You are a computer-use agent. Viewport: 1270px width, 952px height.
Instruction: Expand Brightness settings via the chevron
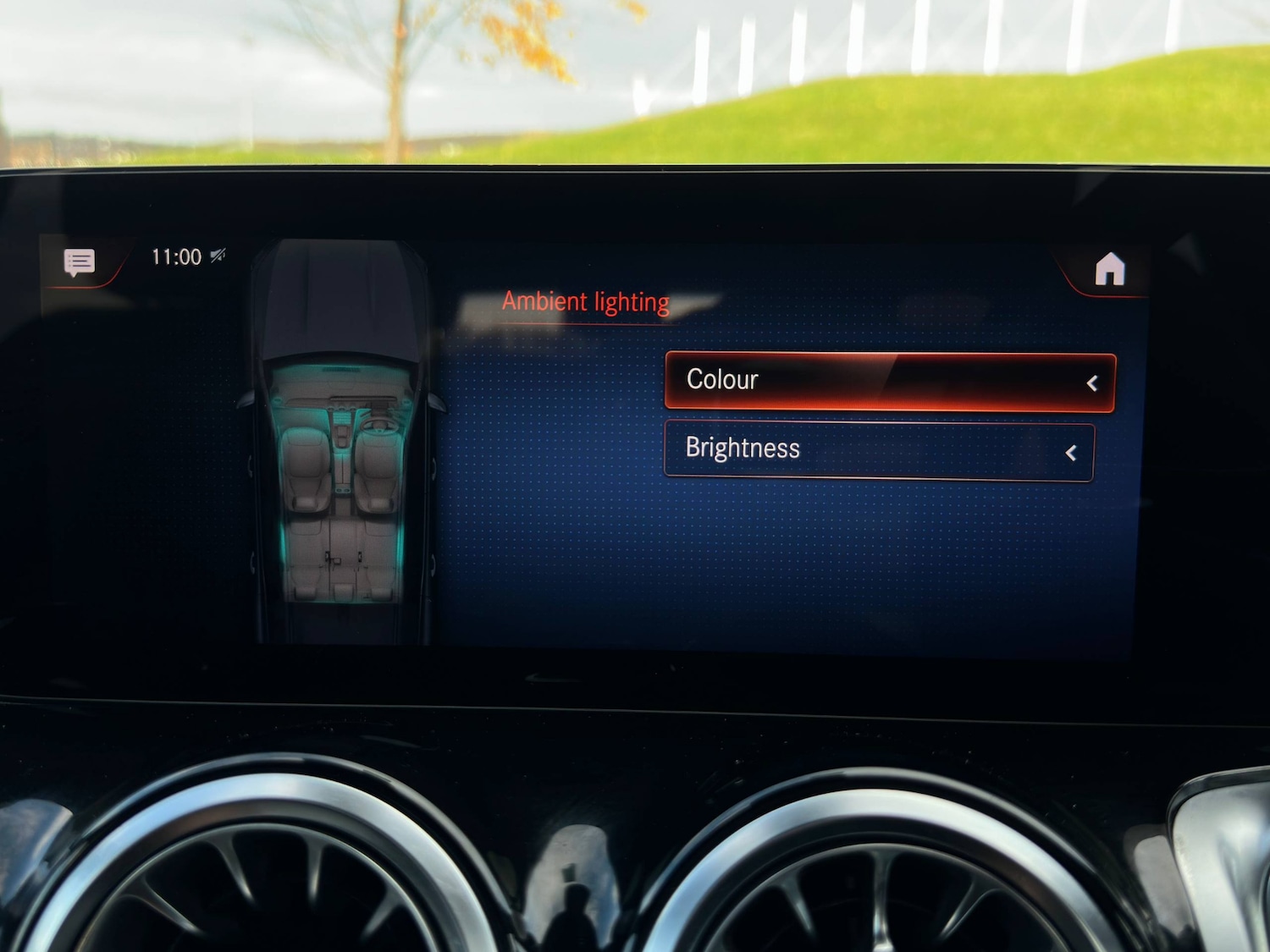point(1069,452)
